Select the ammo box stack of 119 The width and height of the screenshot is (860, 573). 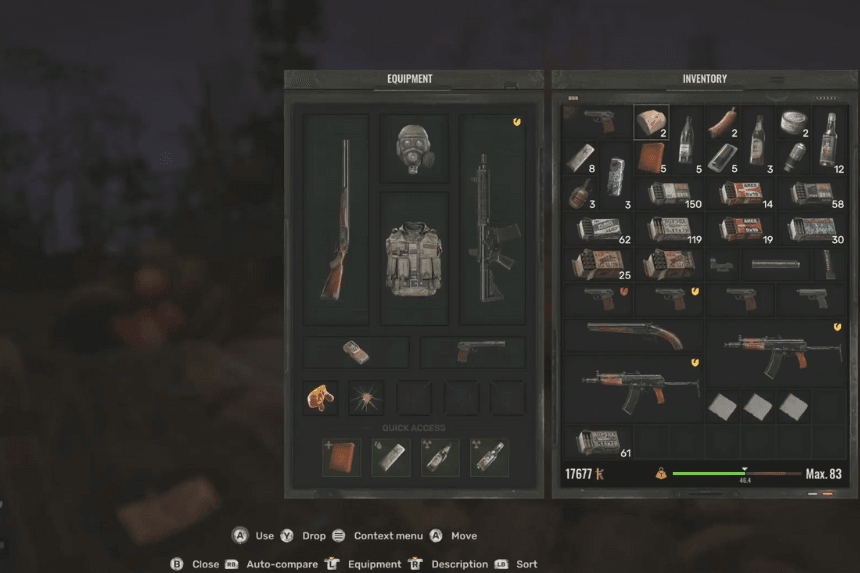(x=668, y=228)
